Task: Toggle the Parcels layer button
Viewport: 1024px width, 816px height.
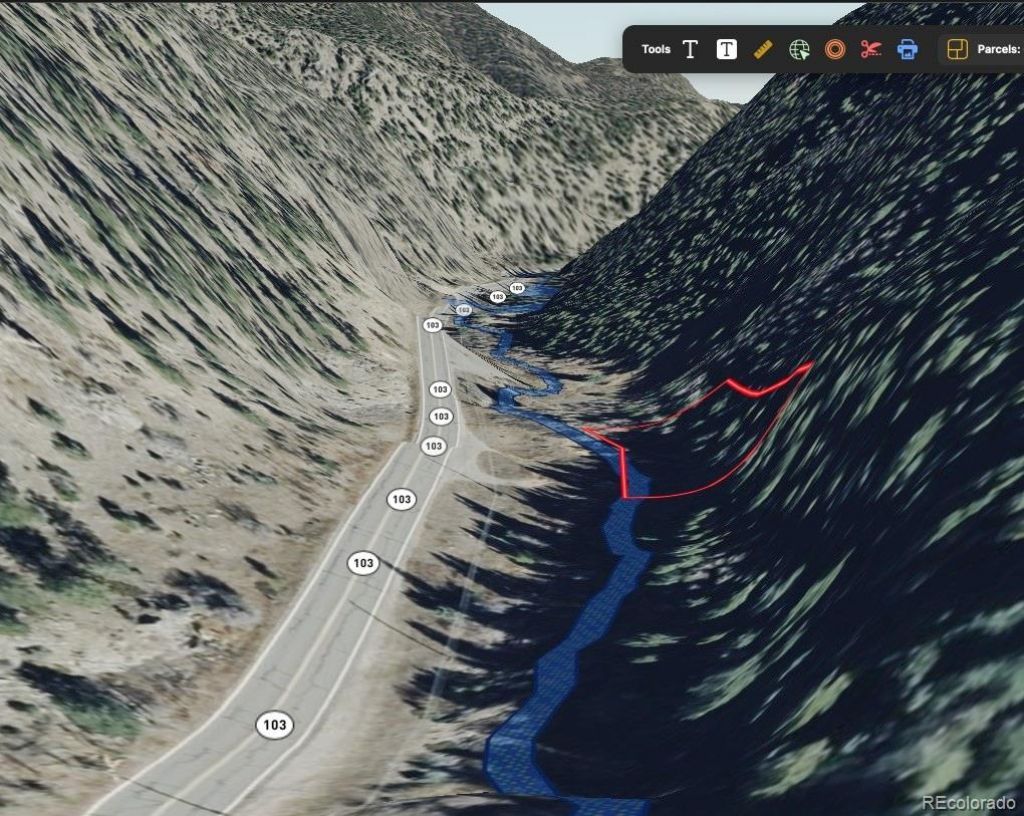Action: (957, 49)
